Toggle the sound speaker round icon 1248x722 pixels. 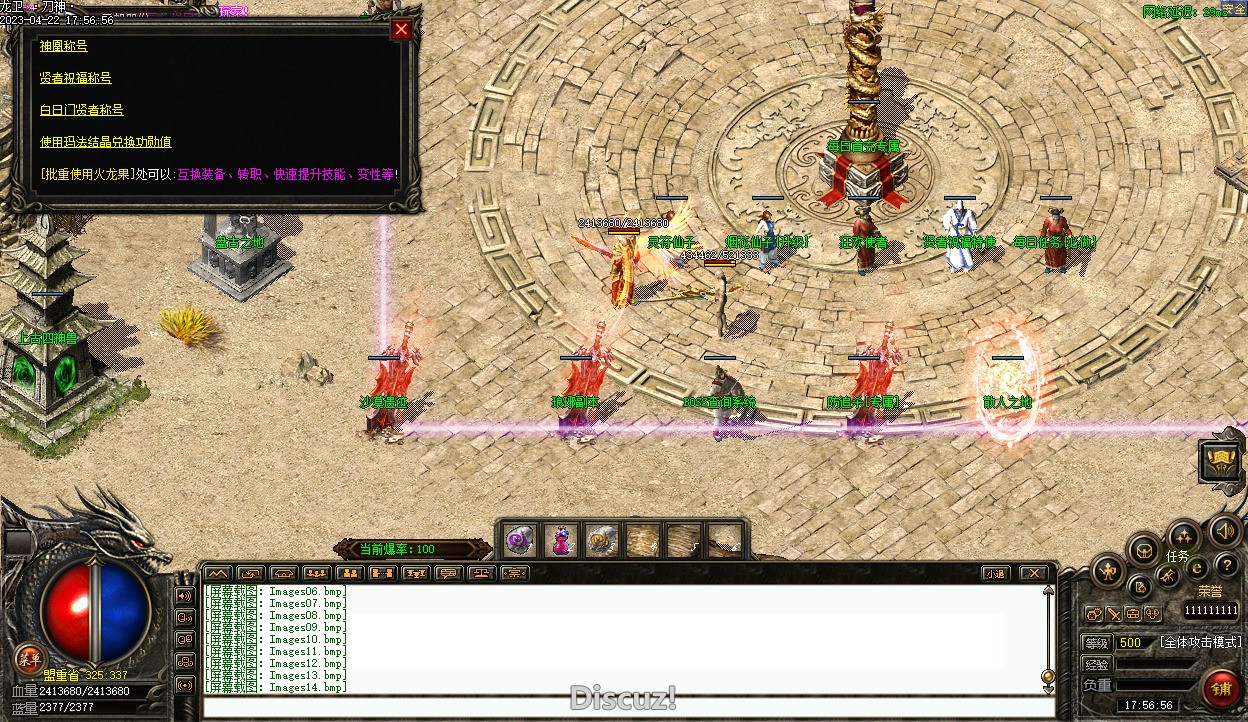[1223, 531]
